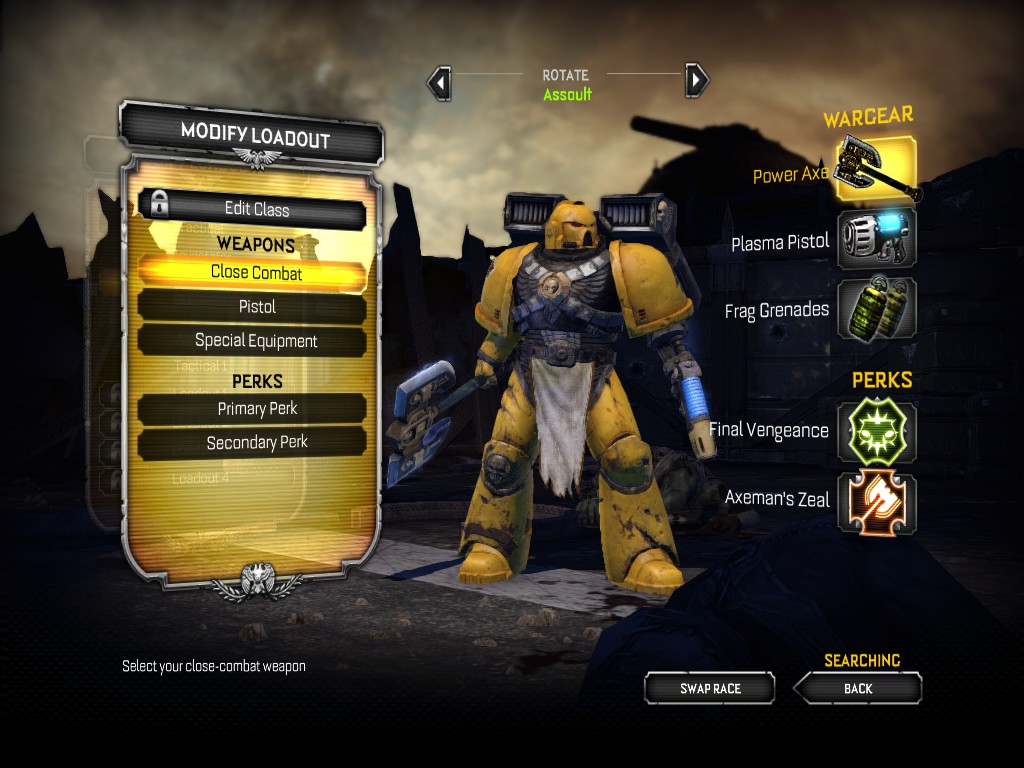The image size is (1024, 768).
Task: Click the Swap Race button
Action: 710,688
